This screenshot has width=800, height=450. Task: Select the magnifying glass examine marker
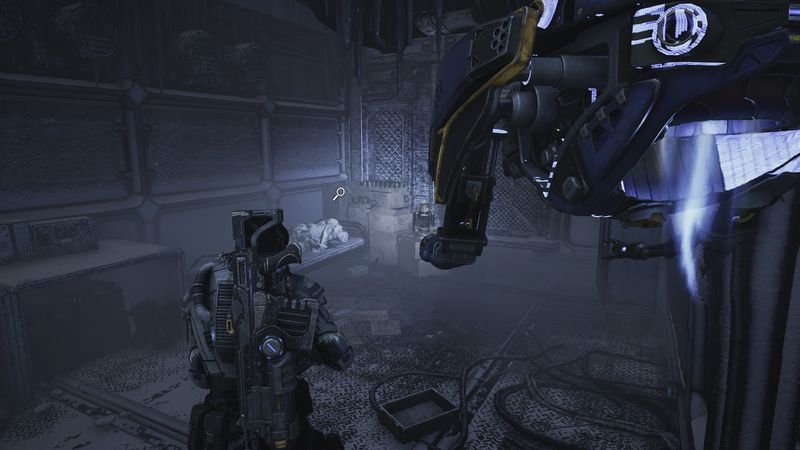coord(340,194)
